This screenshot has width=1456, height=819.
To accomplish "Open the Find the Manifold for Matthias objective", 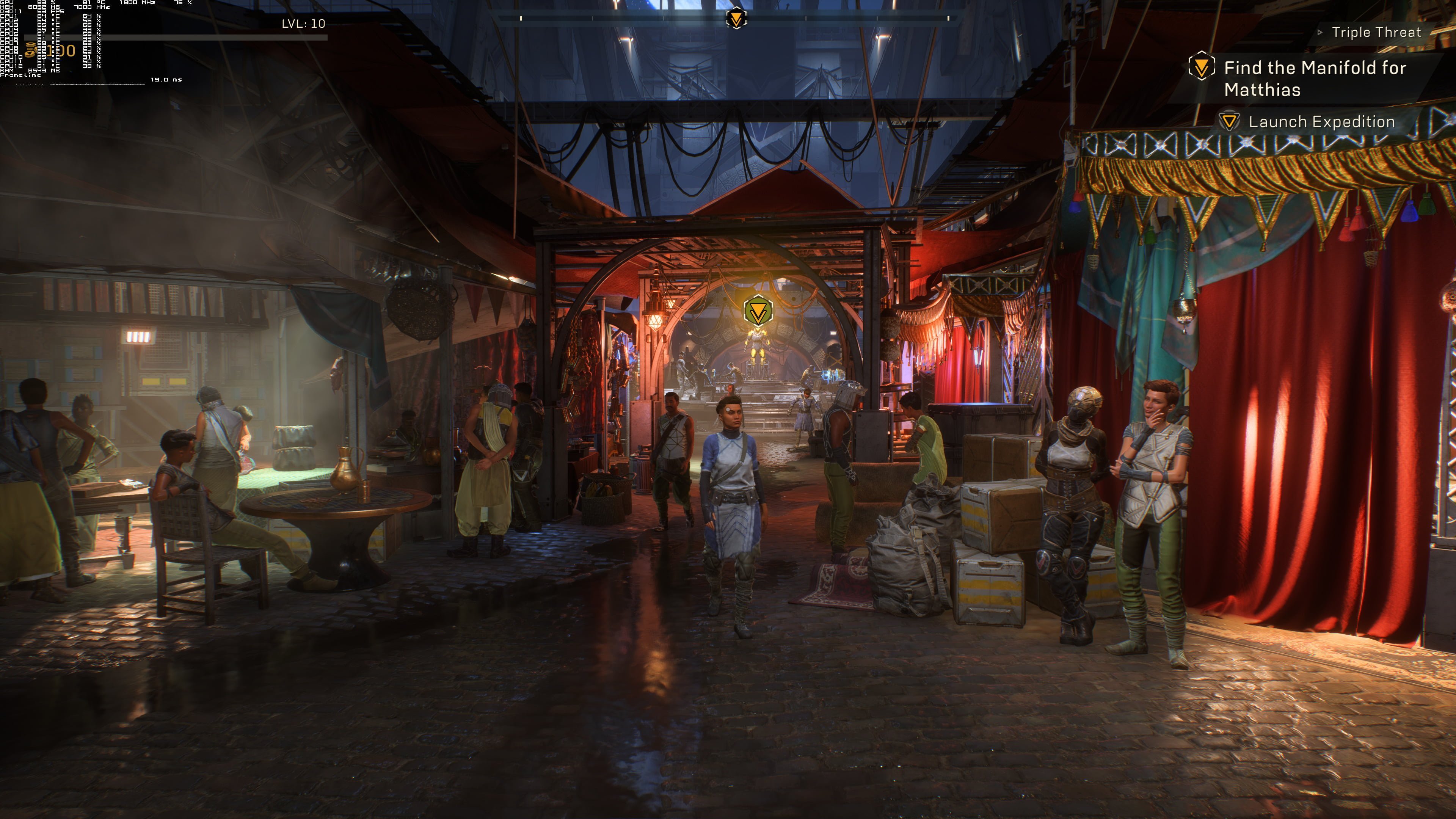I will pyautogui.click(x=1314, y=78).
